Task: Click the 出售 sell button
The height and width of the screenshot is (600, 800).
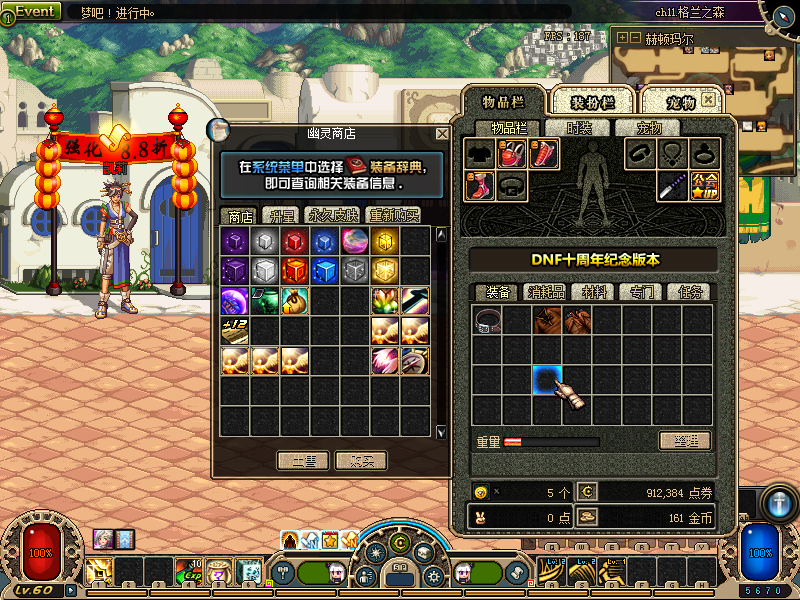Action: click(x=303, y=460)
